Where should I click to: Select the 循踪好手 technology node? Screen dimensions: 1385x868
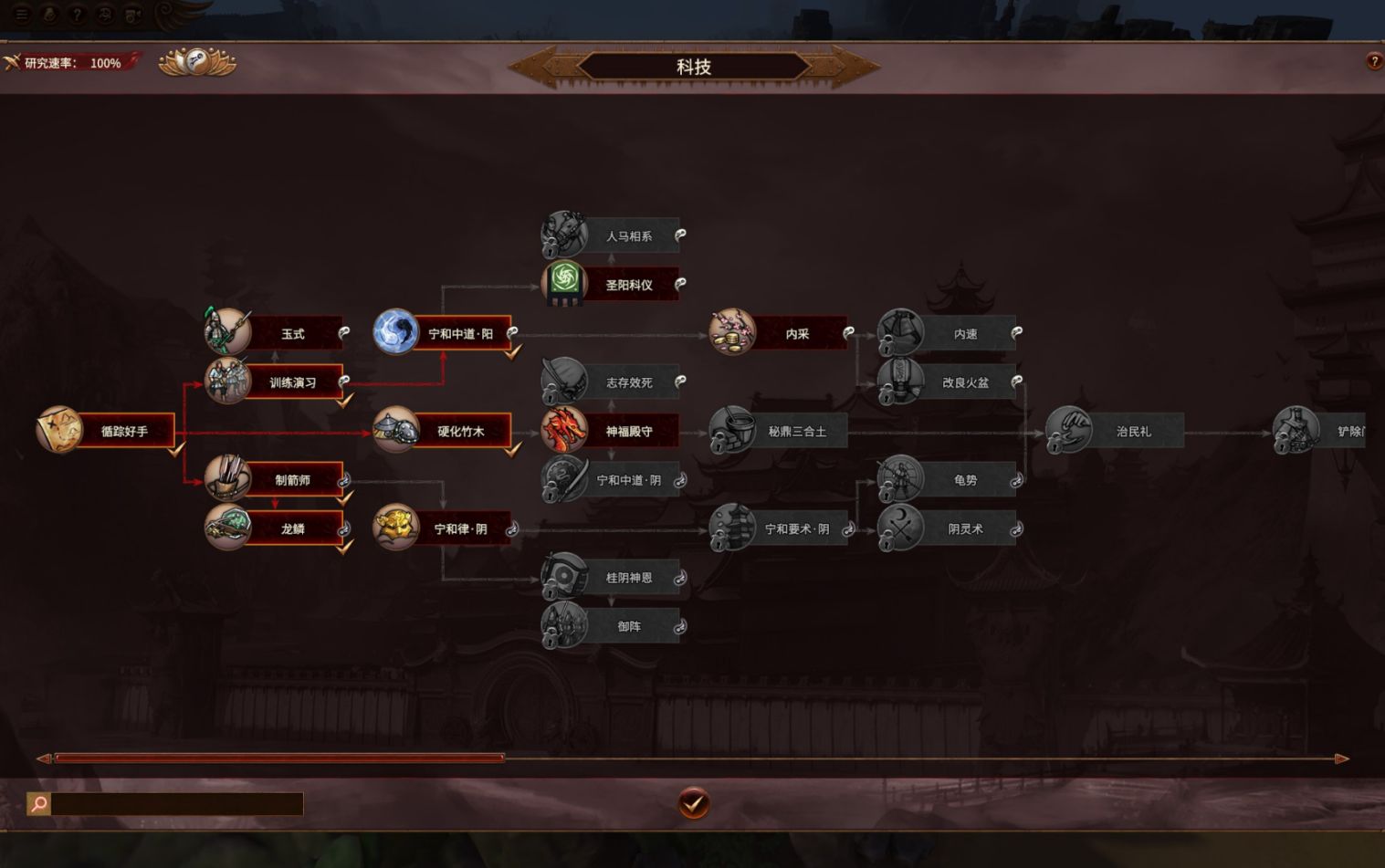pyautogui.click(x=123, y=431)
